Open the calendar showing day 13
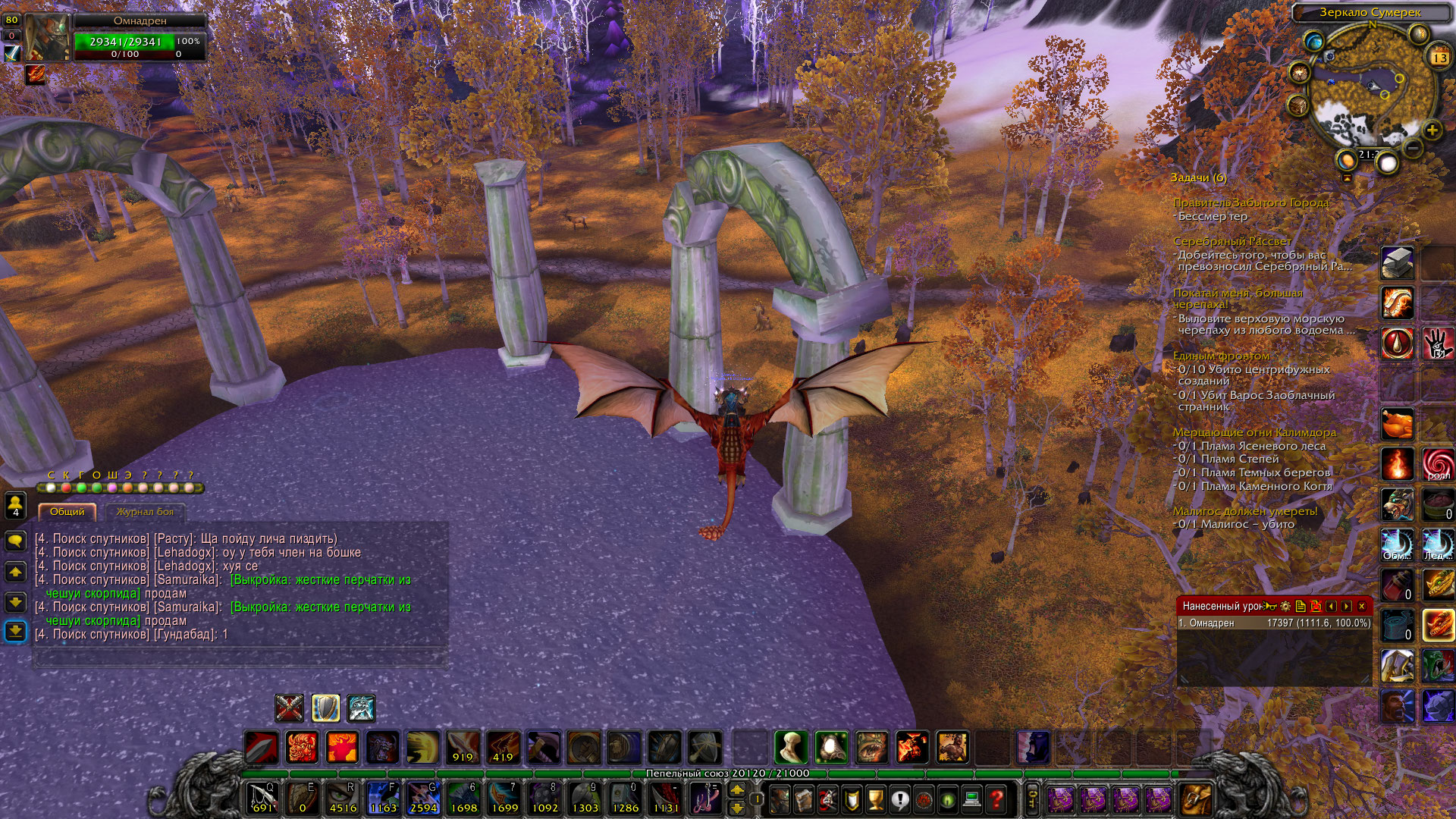1456x819 pixels. [1439, 58]
